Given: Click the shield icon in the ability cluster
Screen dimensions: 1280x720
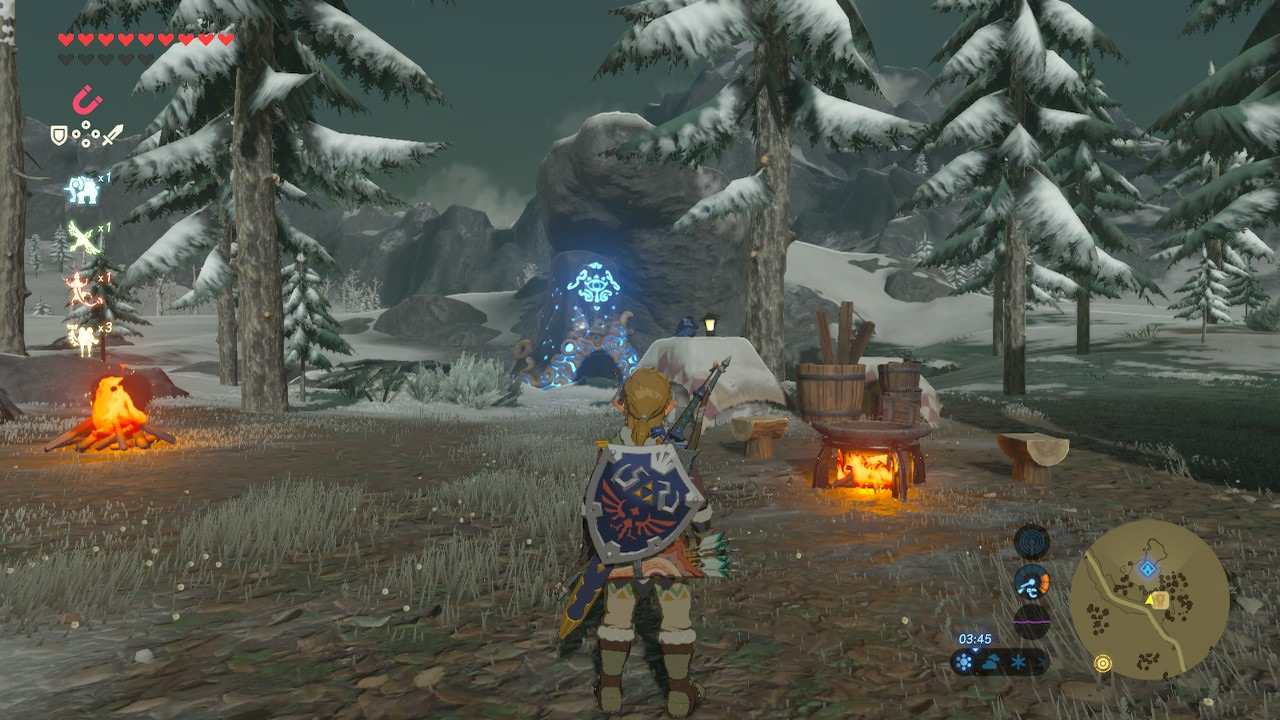Looking at the screenshot, I should tap(58, 134).
